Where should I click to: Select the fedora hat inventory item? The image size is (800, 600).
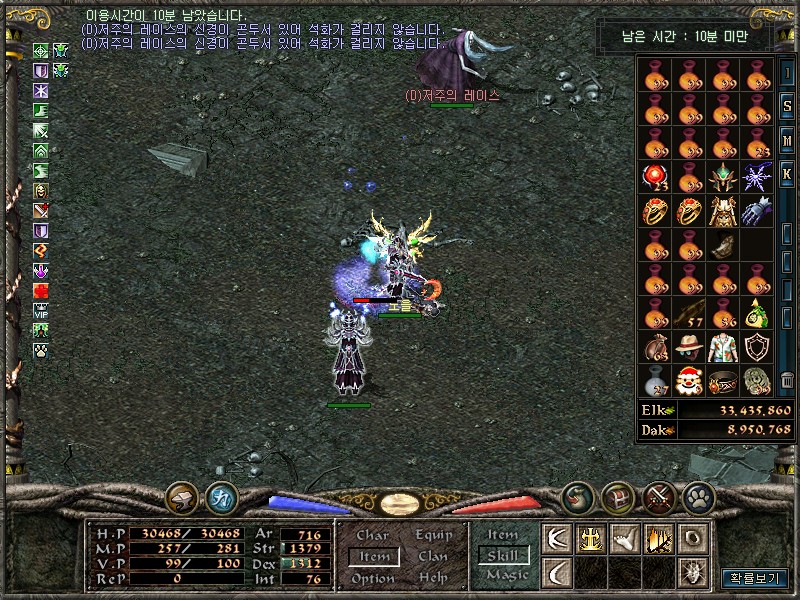tap(688, 347)
